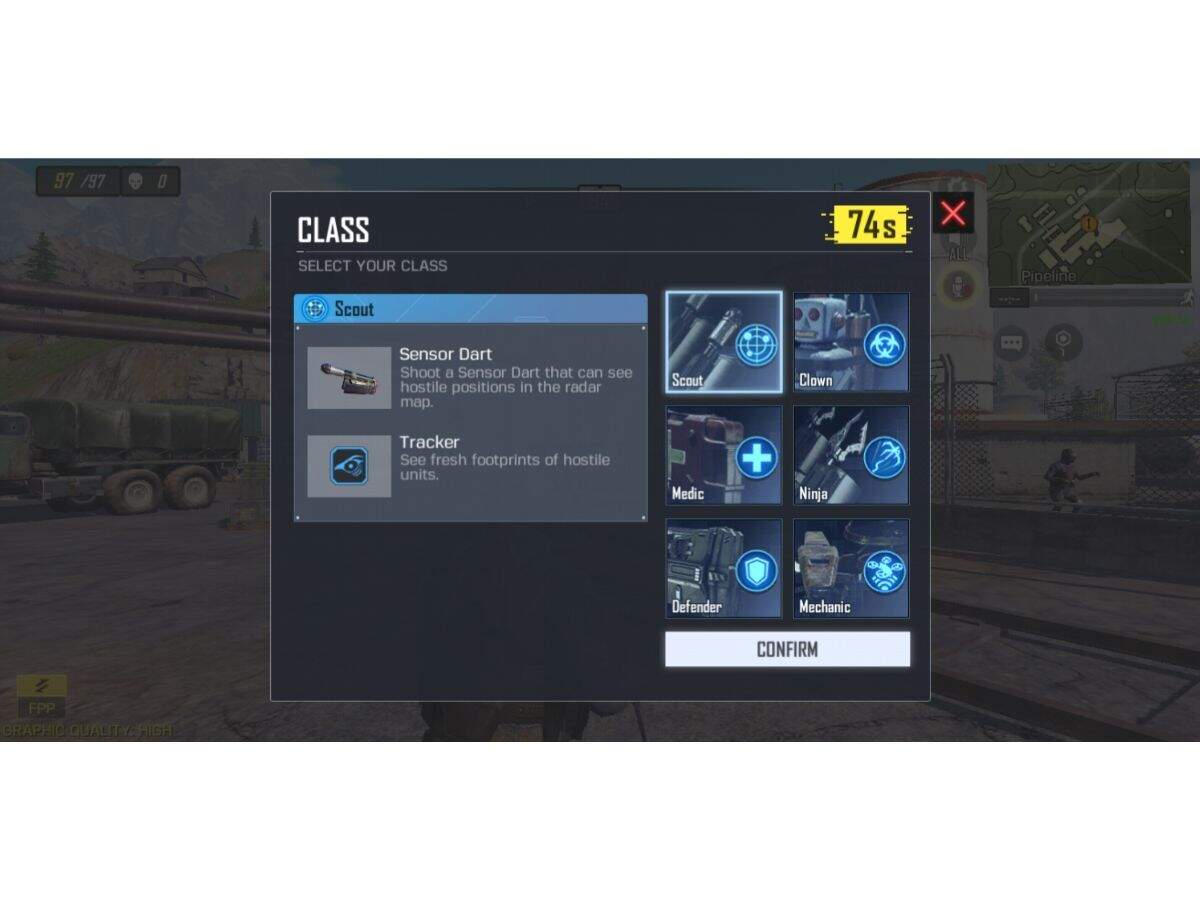The width and height of the screenshot is (1200, 900).
Task: Pick the Mechanic class tile
Action: pyautogui.click(x=851, y=568)
